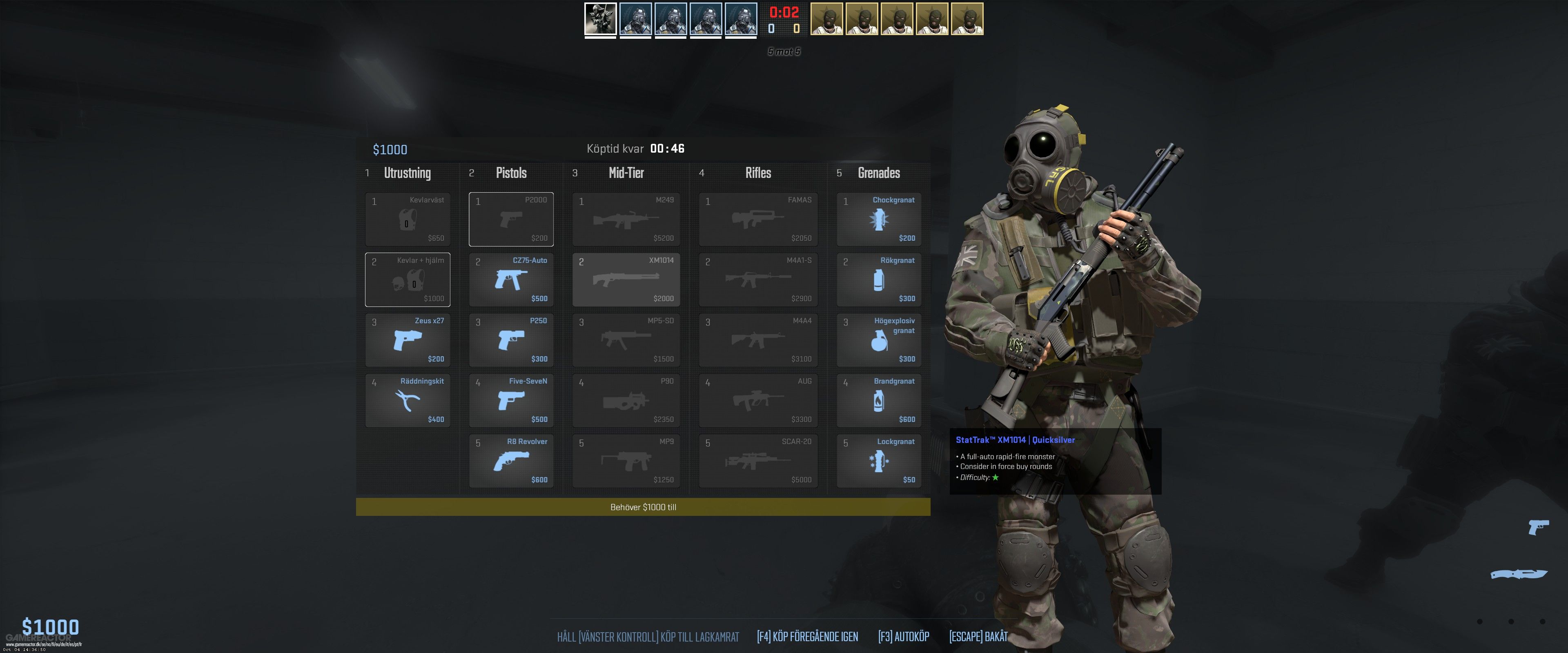Select the Lockgranat for $50
This screenshot has height=653, width=1568.
pos(878,461)
